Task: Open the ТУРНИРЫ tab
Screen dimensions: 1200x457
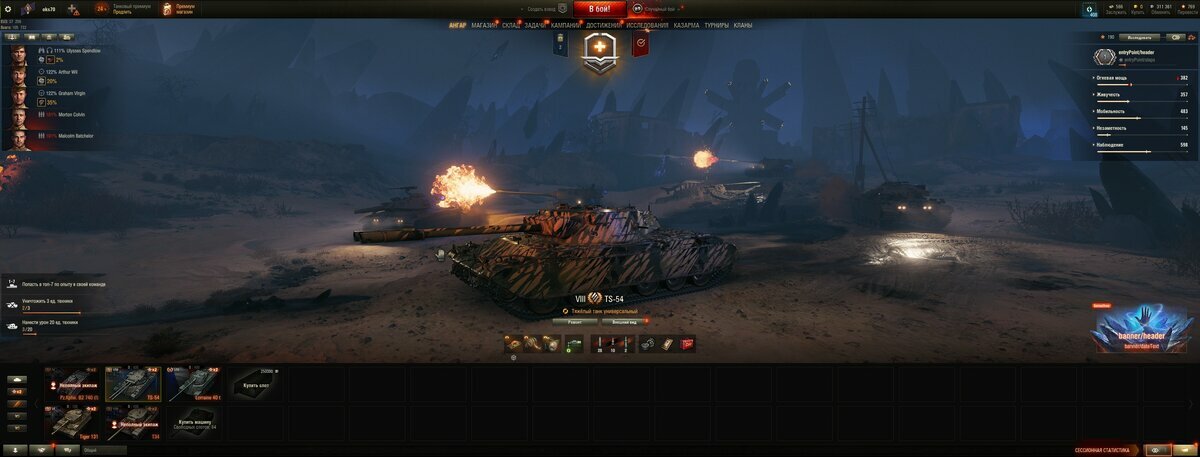Action: click(716, 25)
